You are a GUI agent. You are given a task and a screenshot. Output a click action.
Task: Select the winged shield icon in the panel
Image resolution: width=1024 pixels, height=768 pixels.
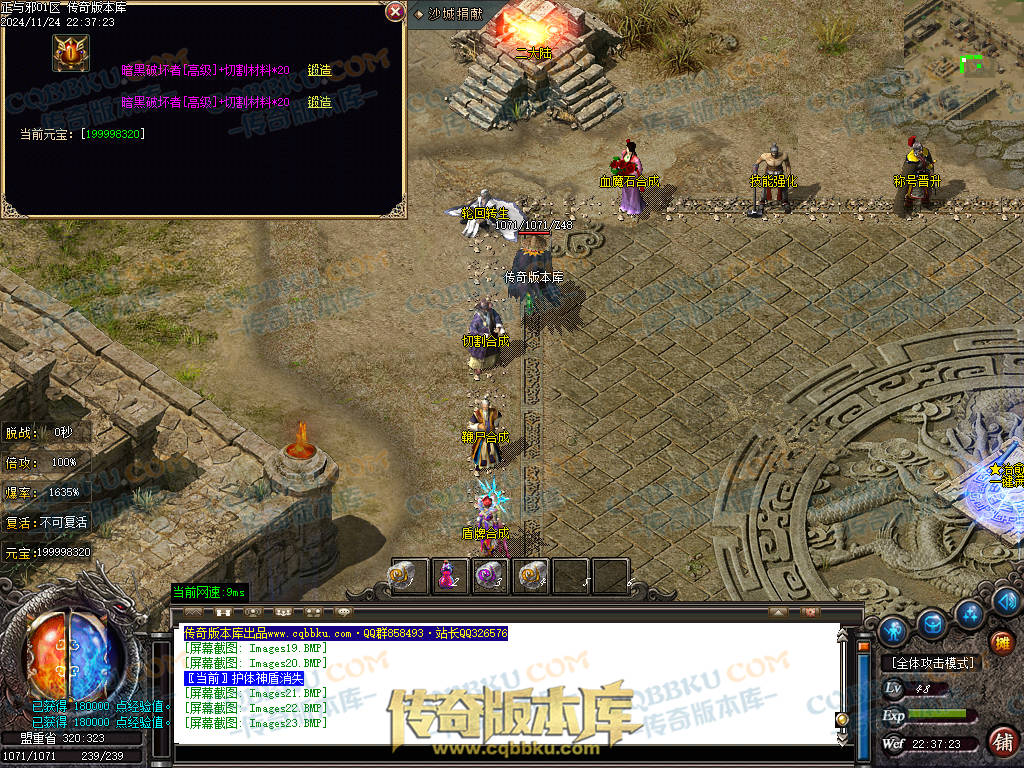(71, 53)
